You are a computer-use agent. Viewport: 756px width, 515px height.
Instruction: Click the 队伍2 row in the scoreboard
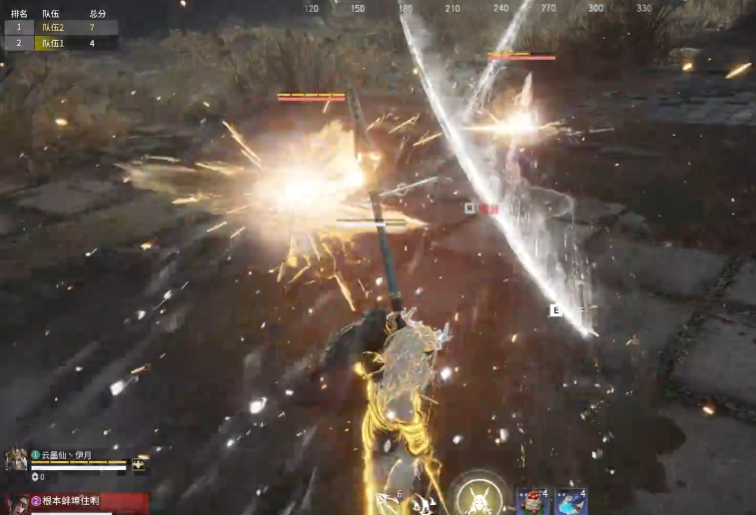click(x=60, y=28)
